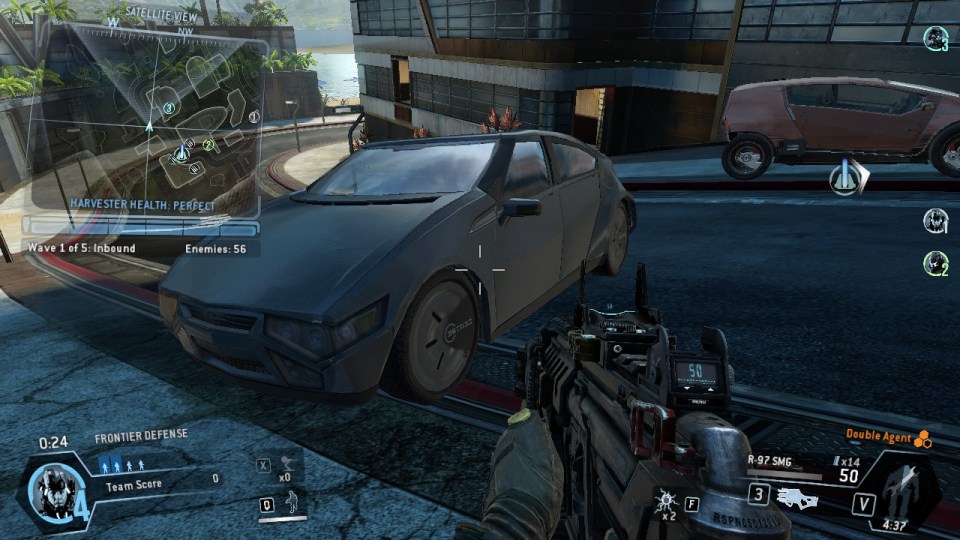Select the harvester marker on the minimap
The width and height of the screenshot is (960, 540).
point(183,153)
